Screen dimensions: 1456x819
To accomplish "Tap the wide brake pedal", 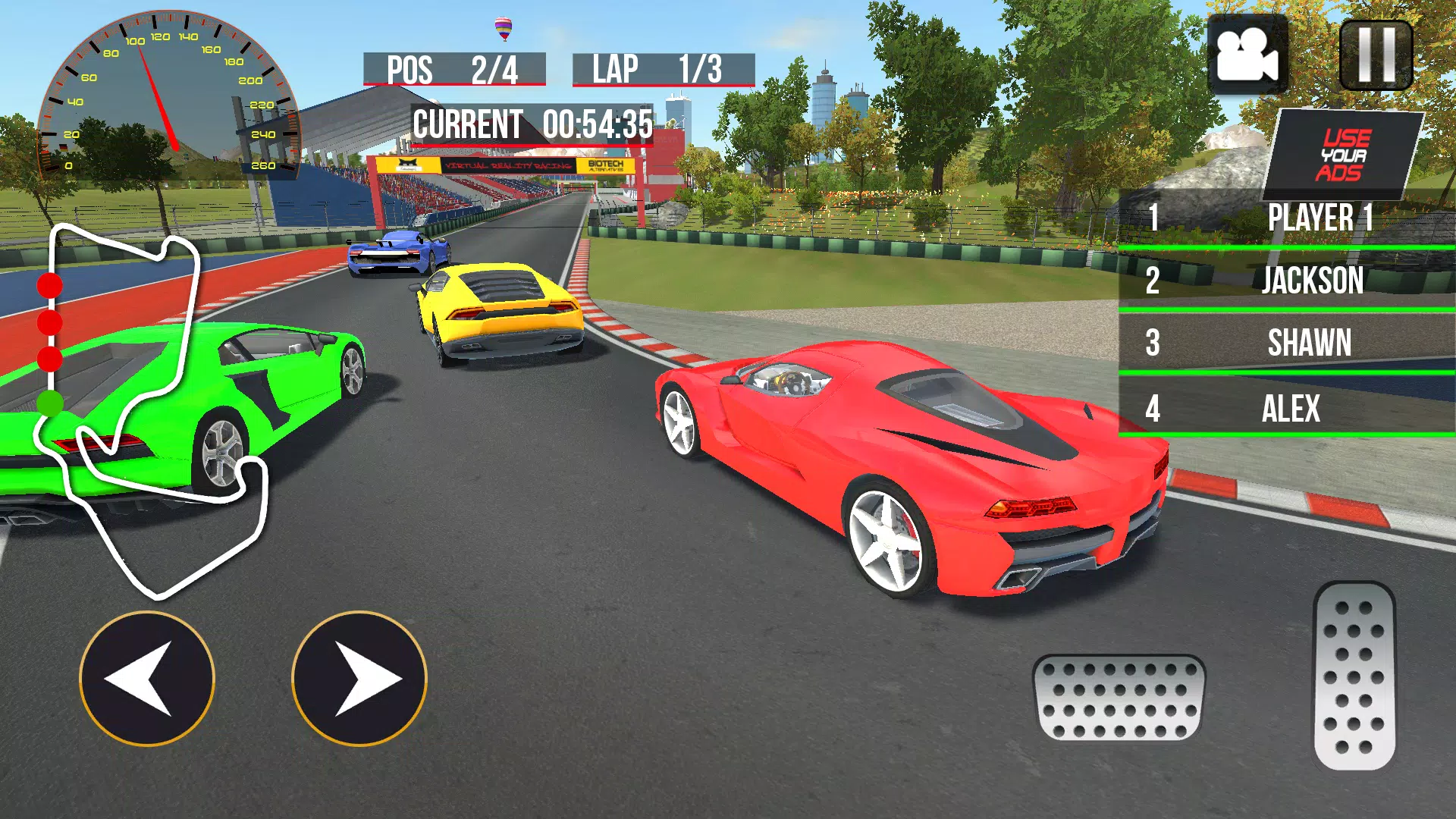I will 1119,698.
